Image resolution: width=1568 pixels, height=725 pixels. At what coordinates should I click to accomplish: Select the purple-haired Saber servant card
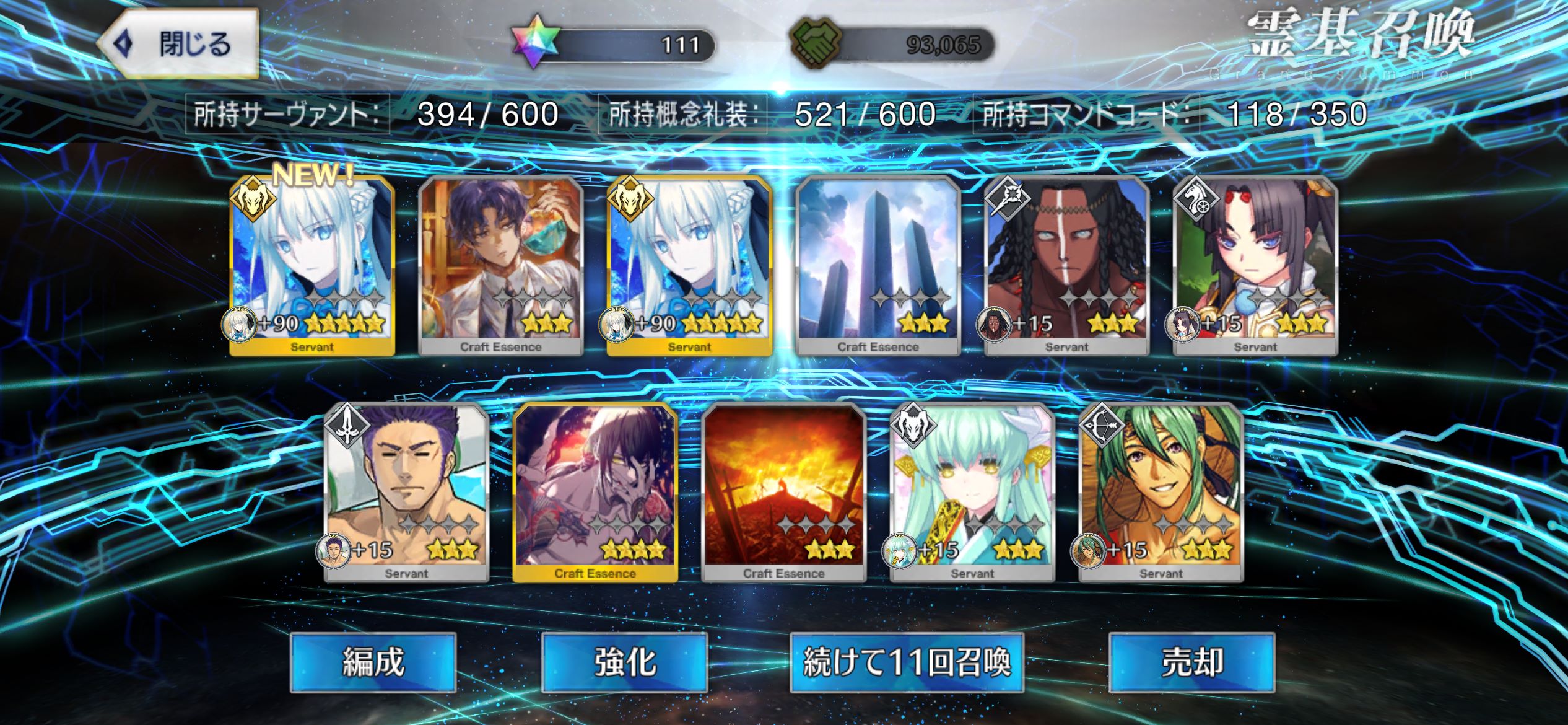[x=406, y=493]
